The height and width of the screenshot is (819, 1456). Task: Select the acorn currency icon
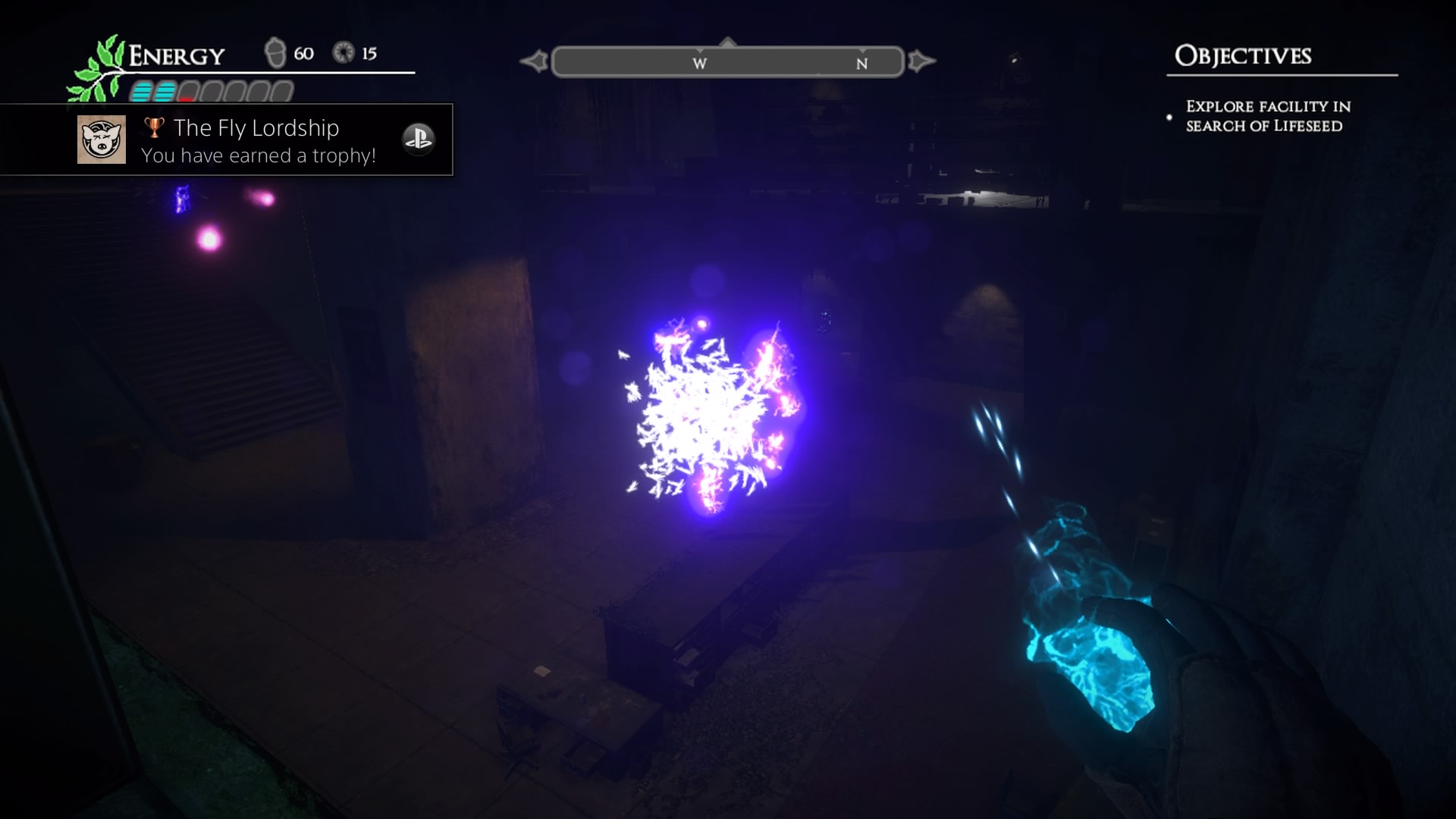[275, 53]
